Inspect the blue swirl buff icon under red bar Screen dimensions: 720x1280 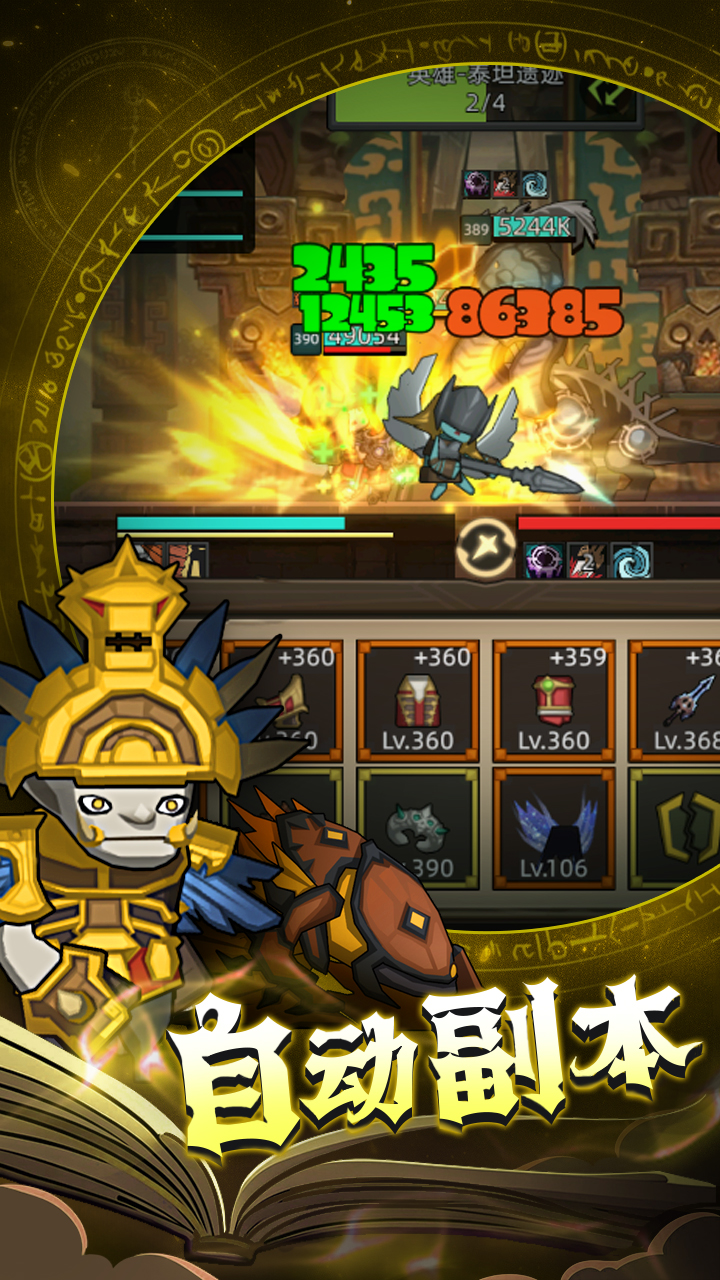coord(630,561)
